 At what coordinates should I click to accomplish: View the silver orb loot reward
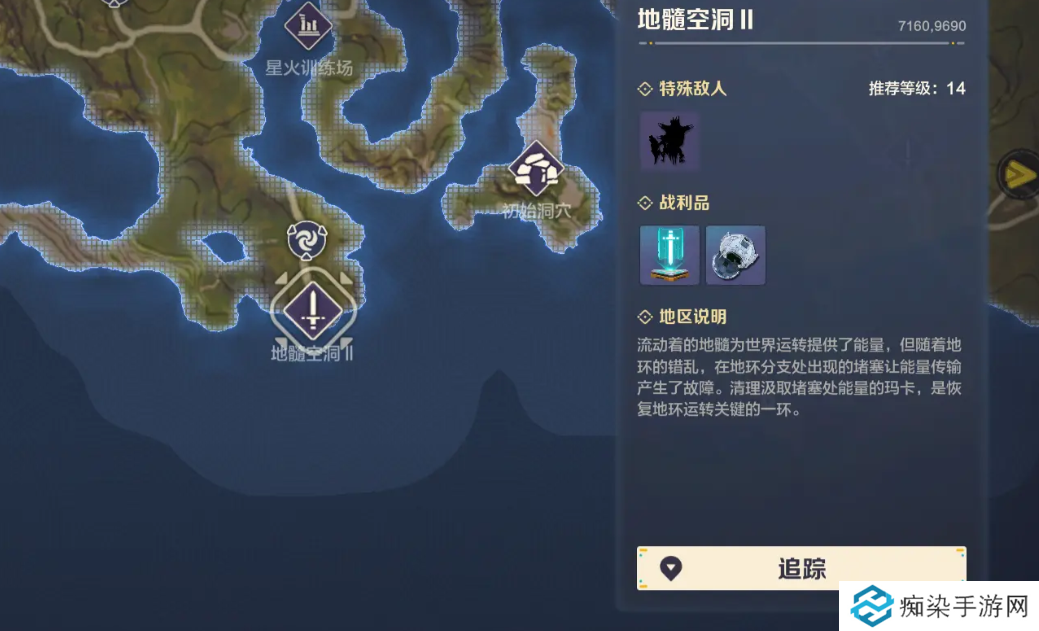point(735,255)
